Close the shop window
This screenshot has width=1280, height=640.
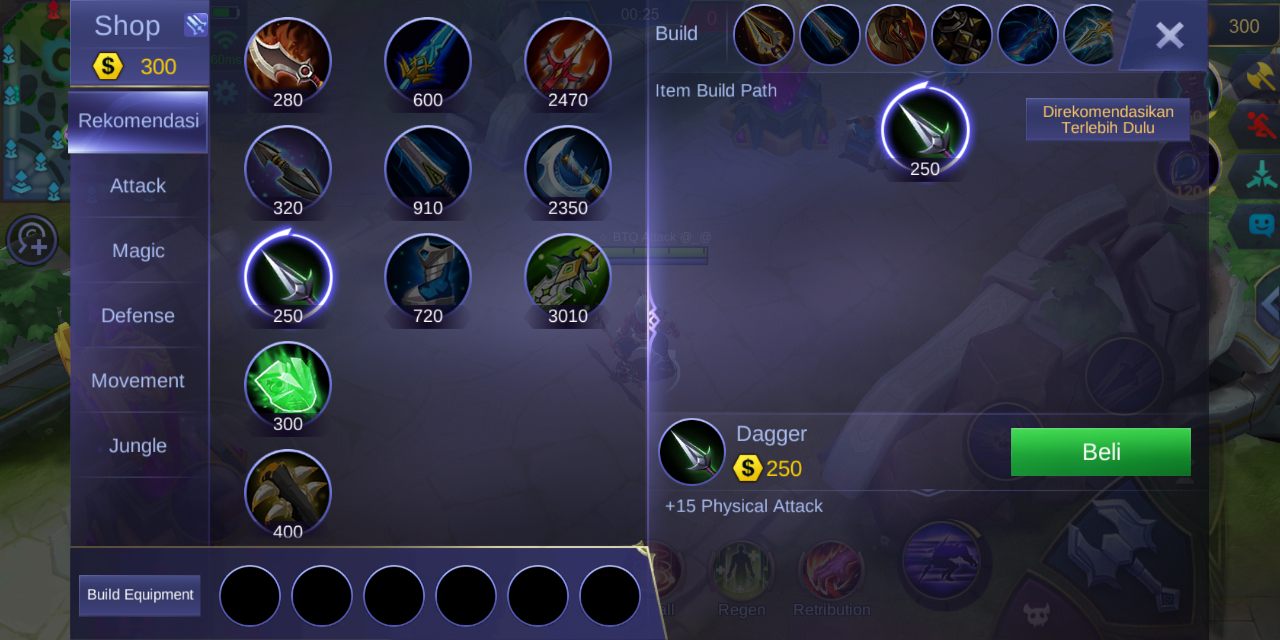pyautogui.click(x=1168, y=36)
